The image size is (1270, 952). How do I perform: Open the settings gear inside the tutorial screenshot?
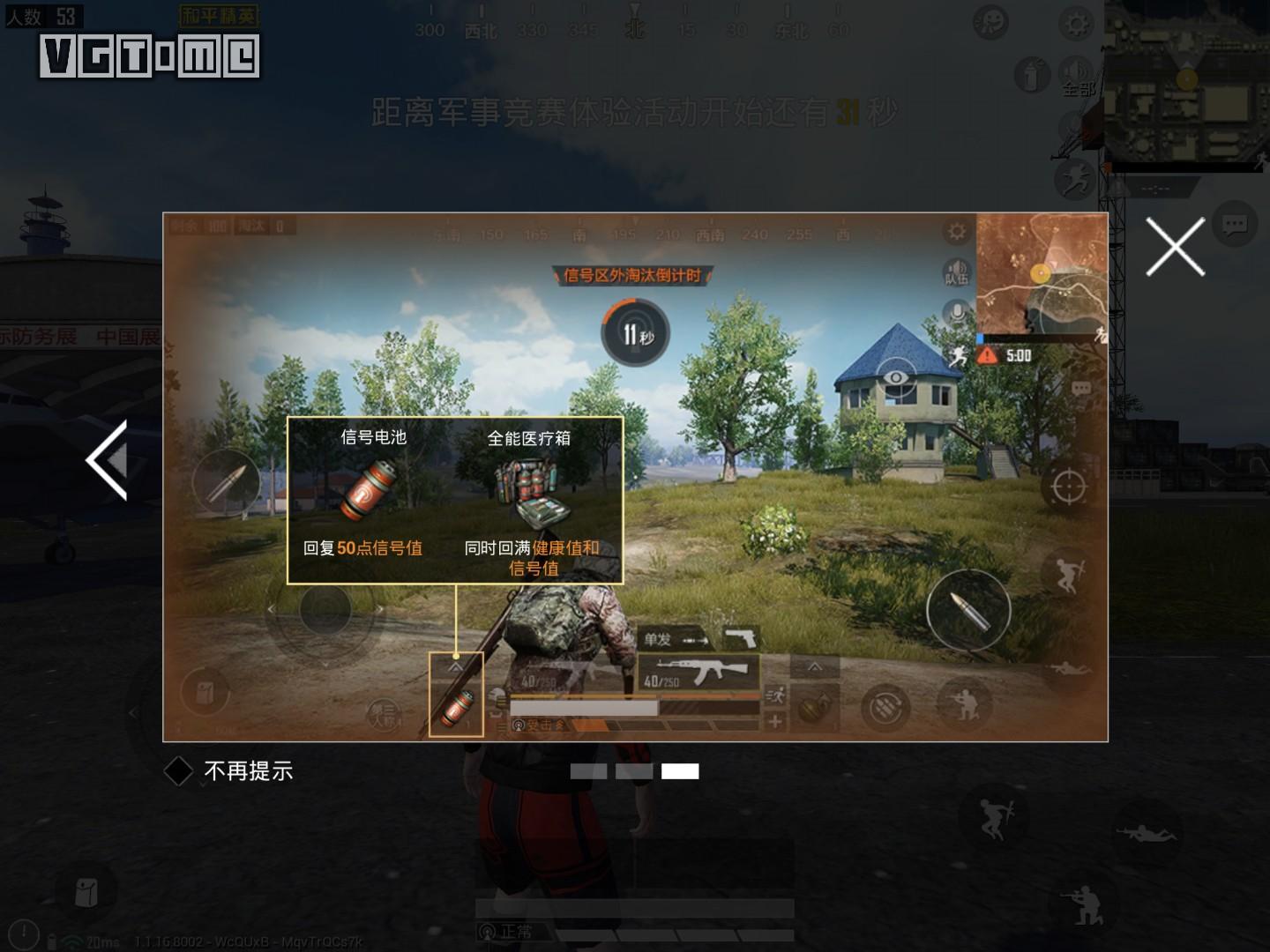955,230
